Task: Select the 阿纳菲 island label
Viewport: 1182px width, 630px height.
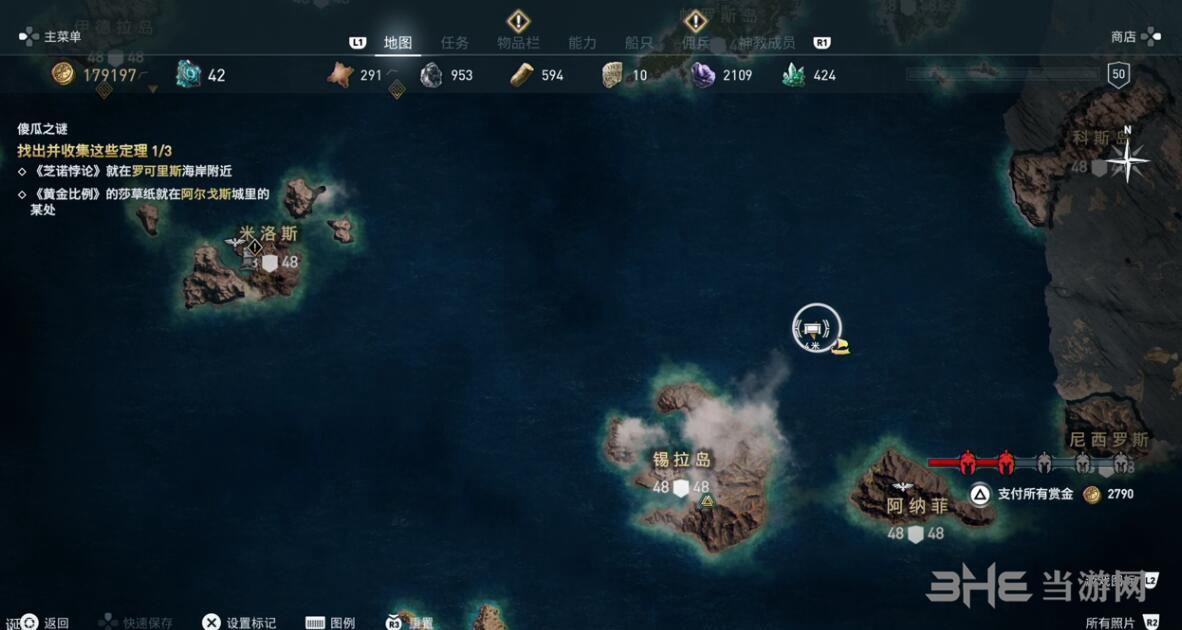Action: point(917,506)
